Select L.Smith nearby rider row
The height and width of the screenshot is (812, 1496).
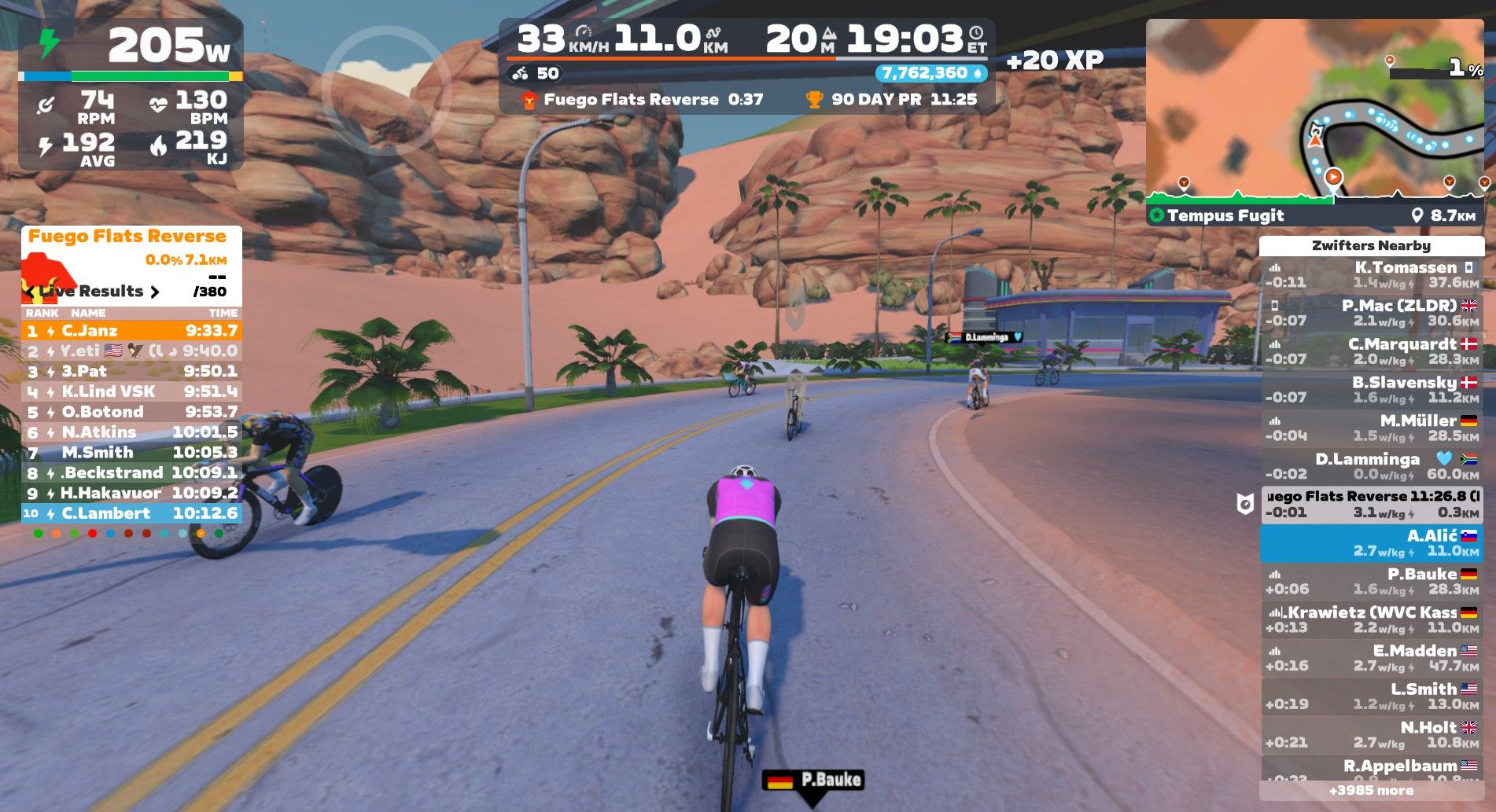(x=1372, y=696)
